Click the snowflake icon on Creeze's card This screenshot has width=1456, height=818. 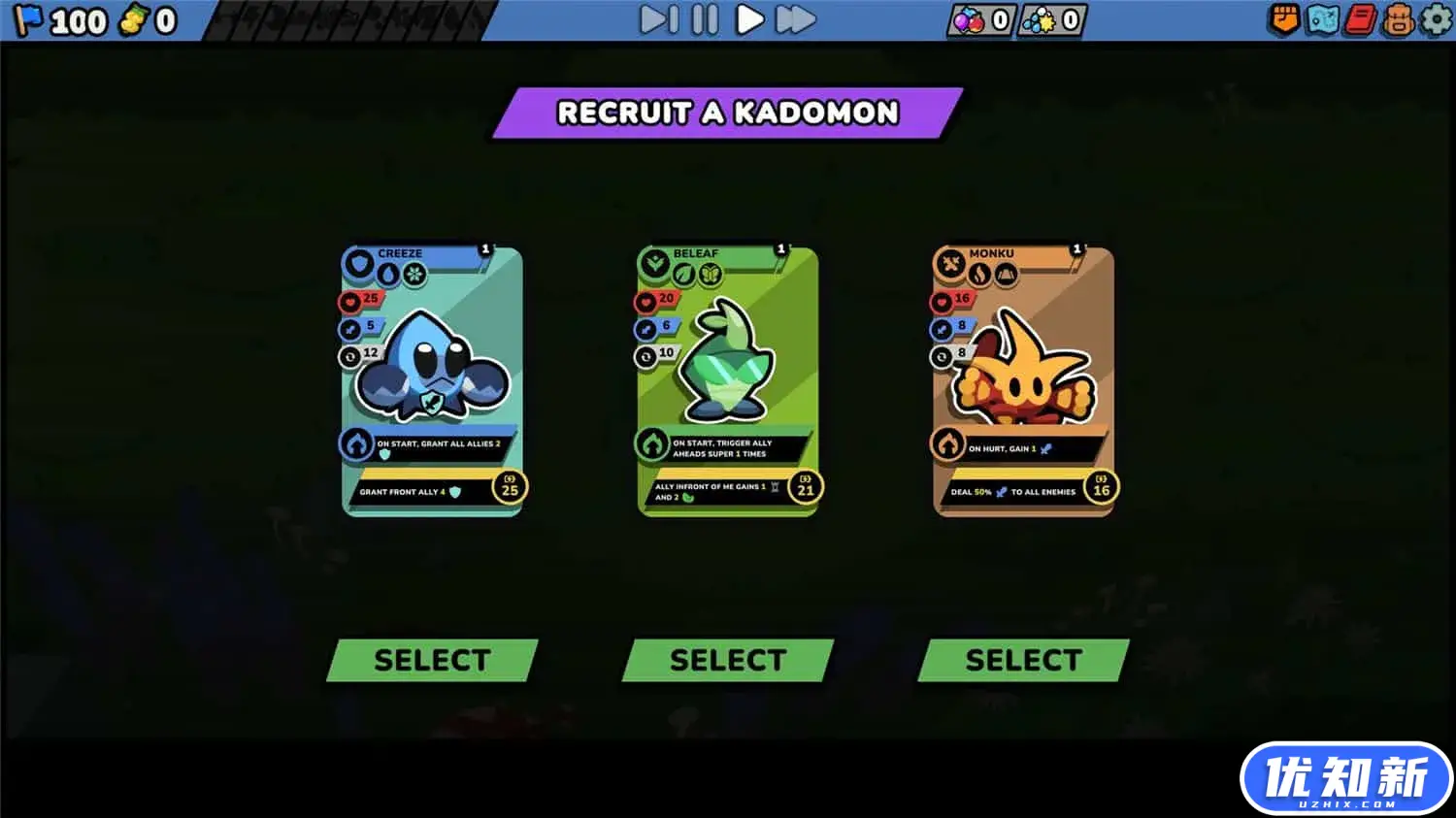pos(415,273)
